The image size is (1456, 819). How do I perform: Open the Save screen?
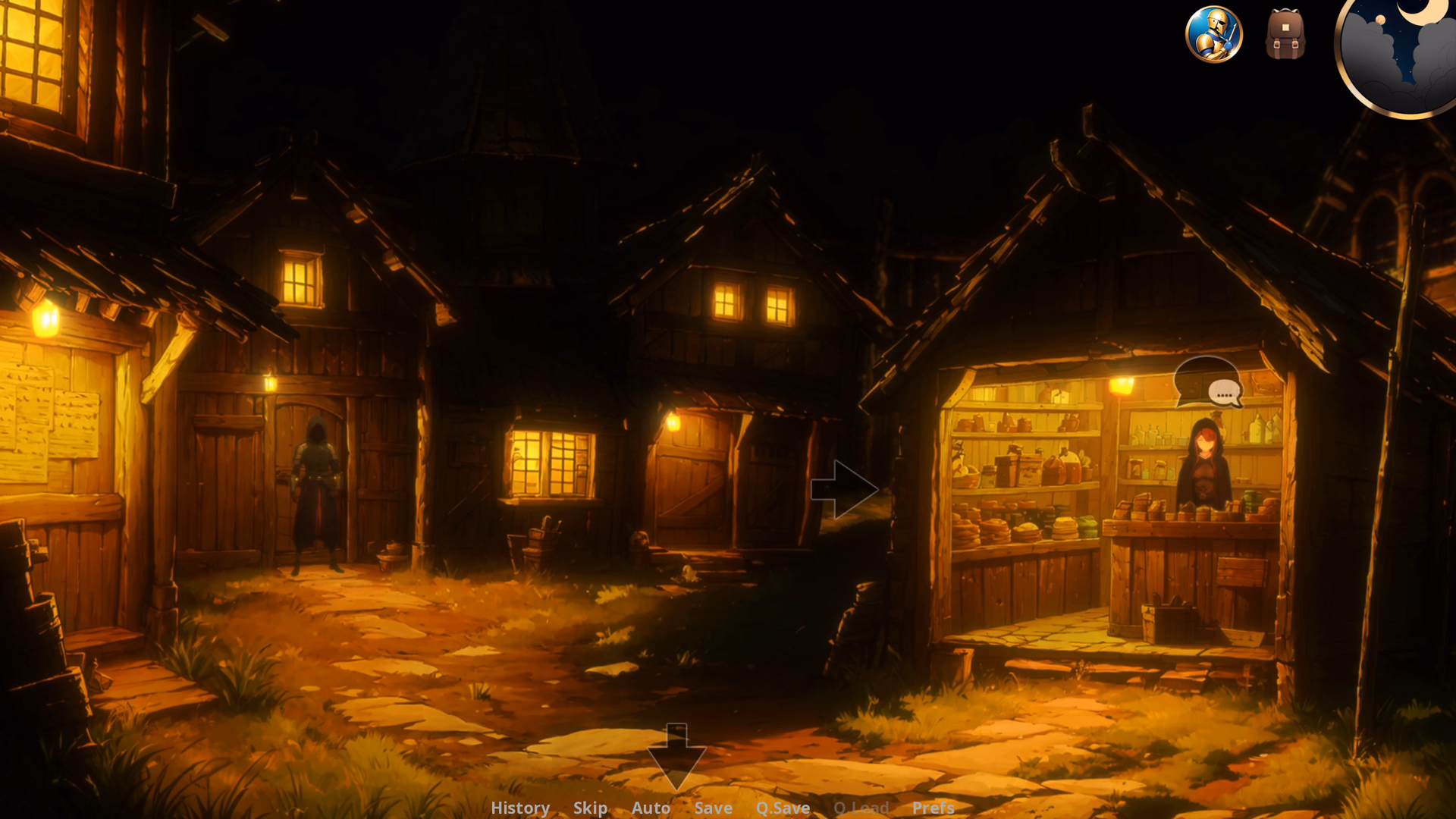point(712,808)
